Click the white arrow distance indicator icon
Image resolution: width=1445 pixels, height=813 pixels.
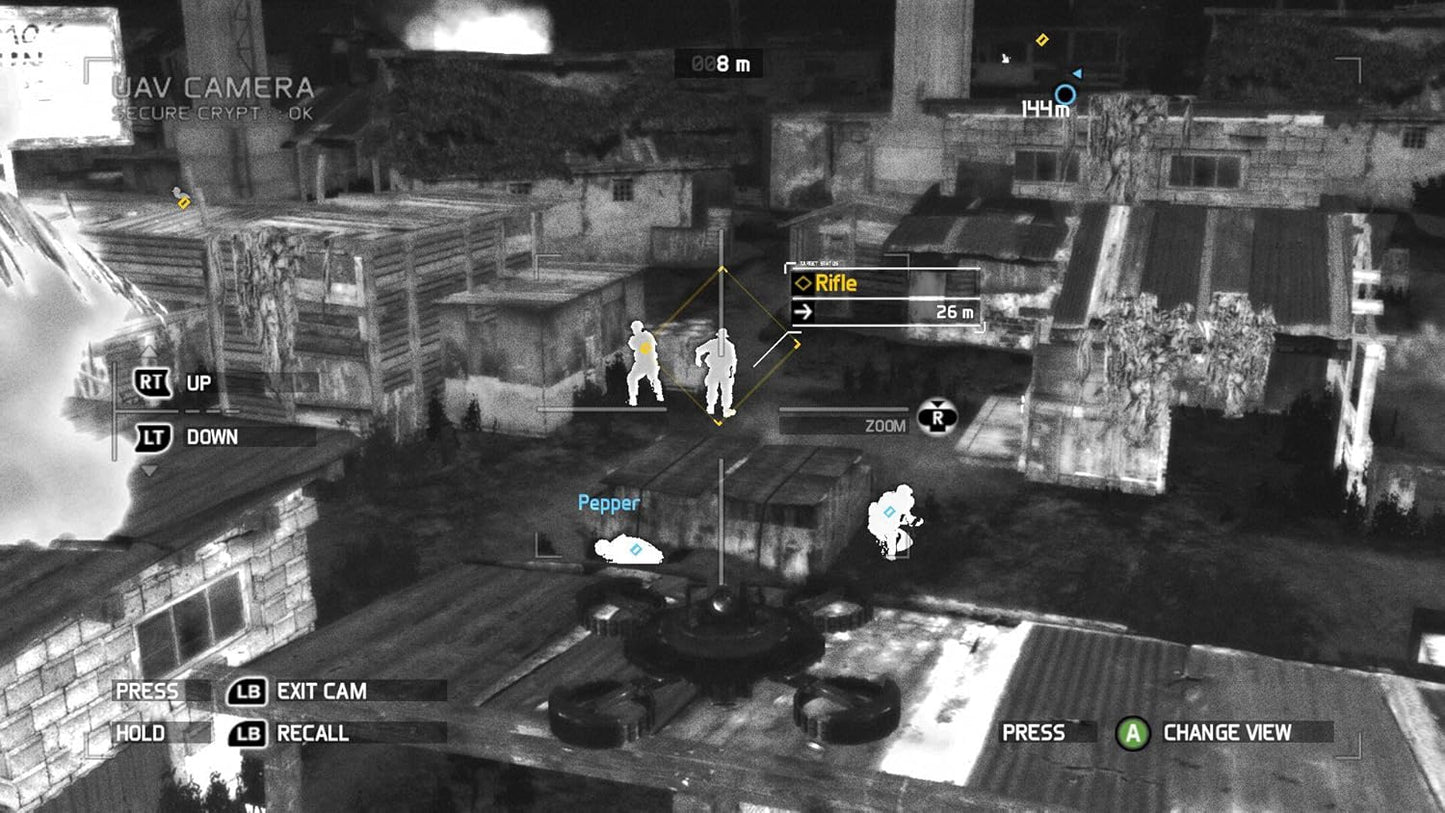coord(803,313)
